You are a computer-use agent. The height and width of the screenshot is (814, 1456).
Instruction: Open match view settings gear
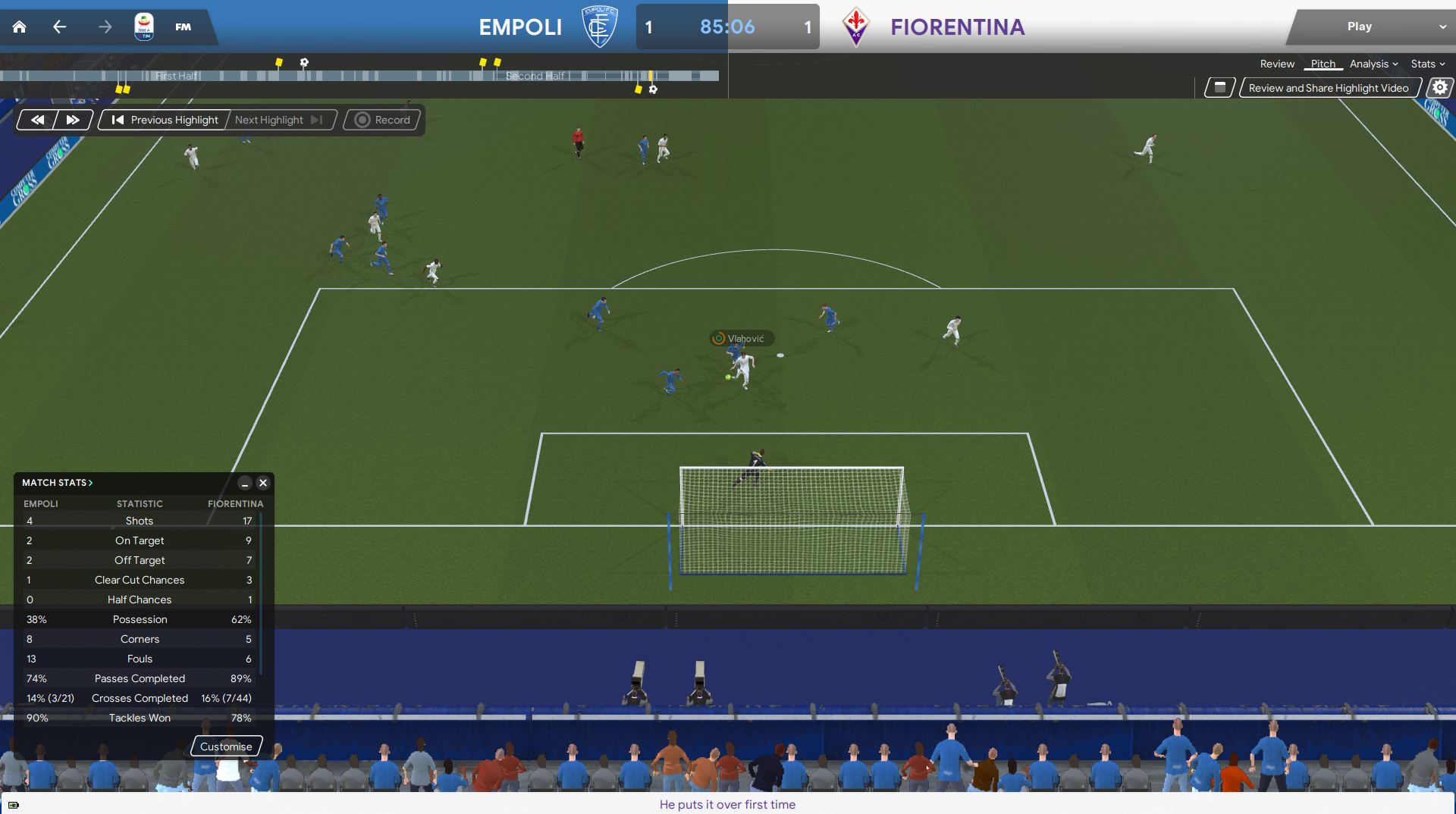[1439, 88]
